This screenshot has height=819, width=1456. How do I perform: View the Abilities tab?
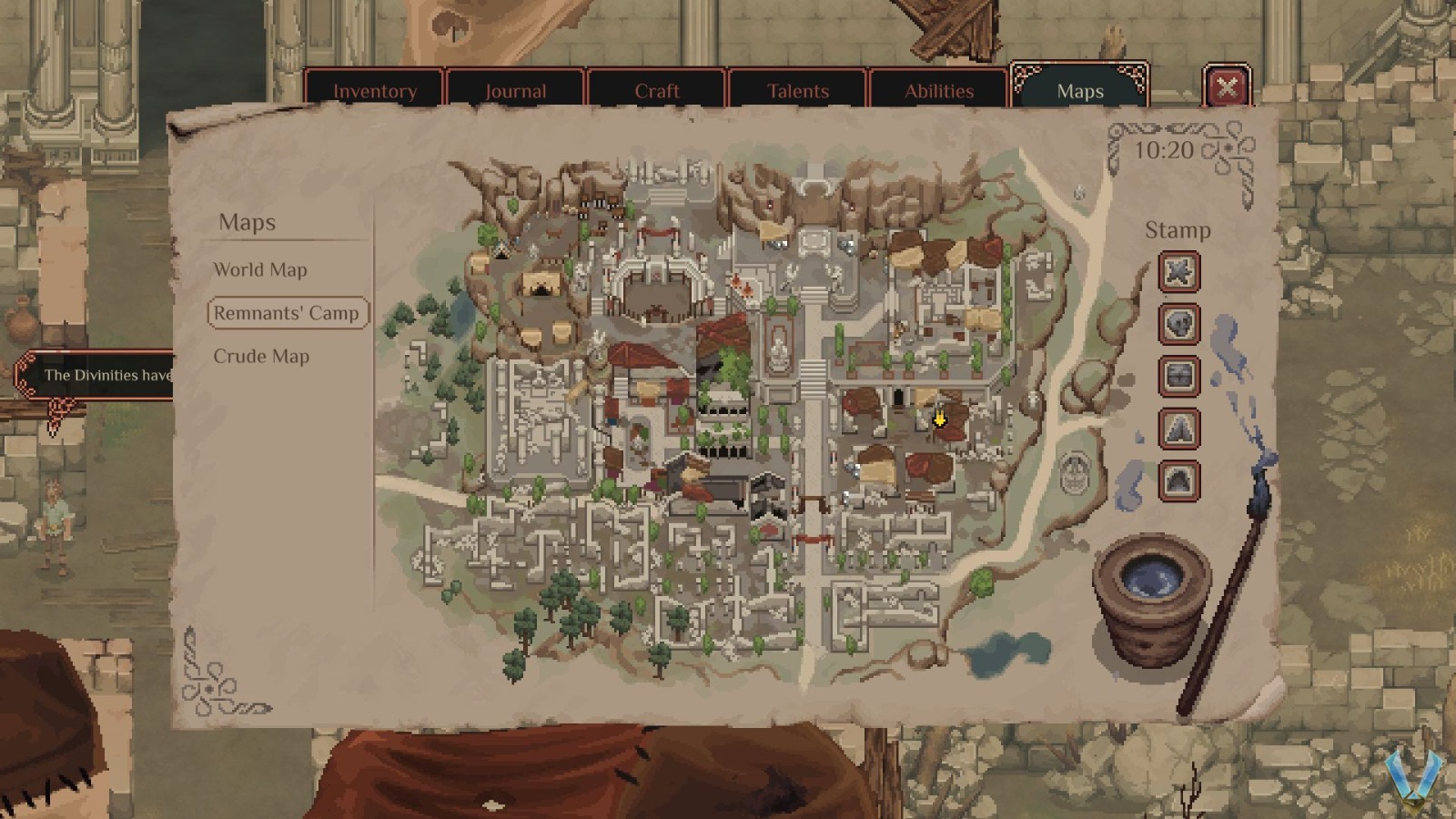938,90
